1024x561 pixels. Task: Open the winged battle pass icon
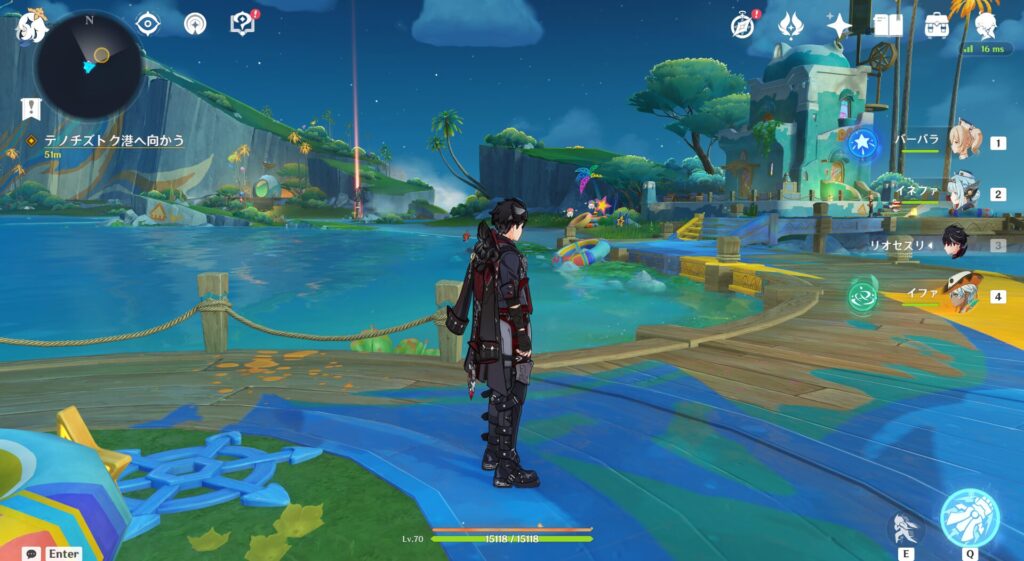tap(790, 24)
